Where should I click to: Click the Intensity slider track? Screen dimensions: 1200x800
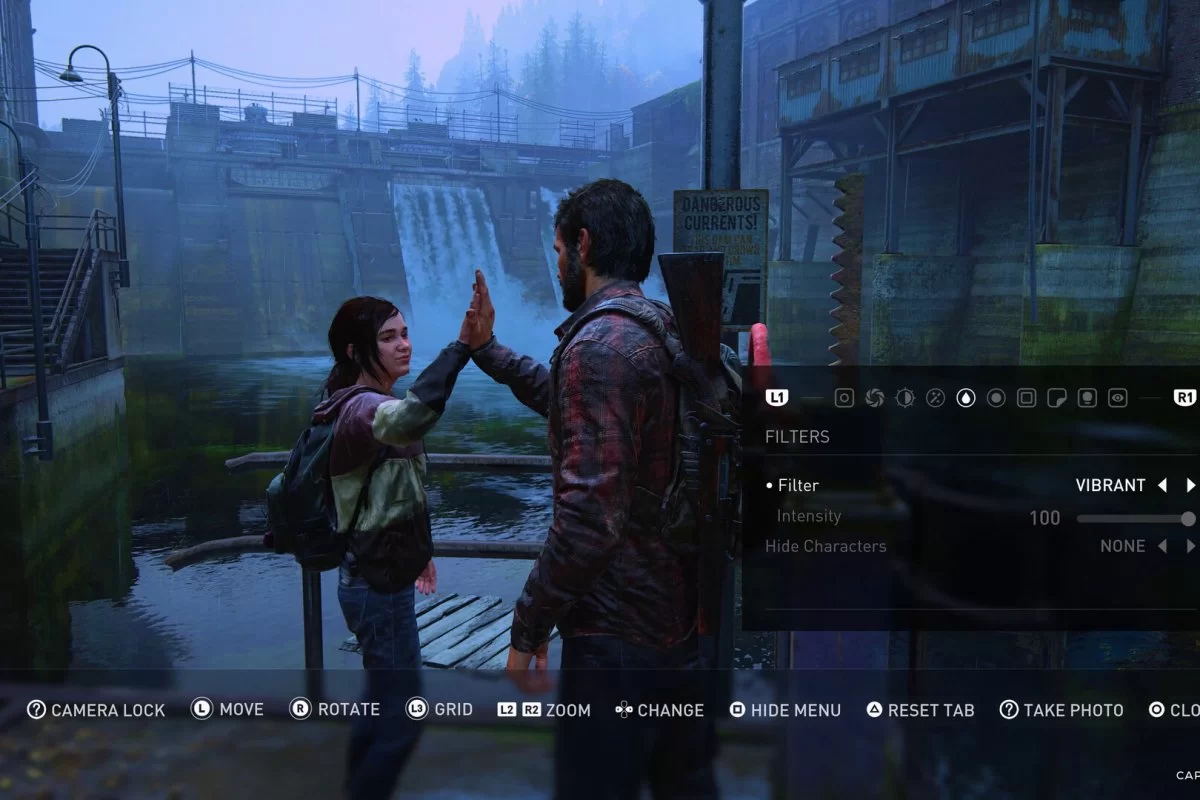(x=1130, y=518)
